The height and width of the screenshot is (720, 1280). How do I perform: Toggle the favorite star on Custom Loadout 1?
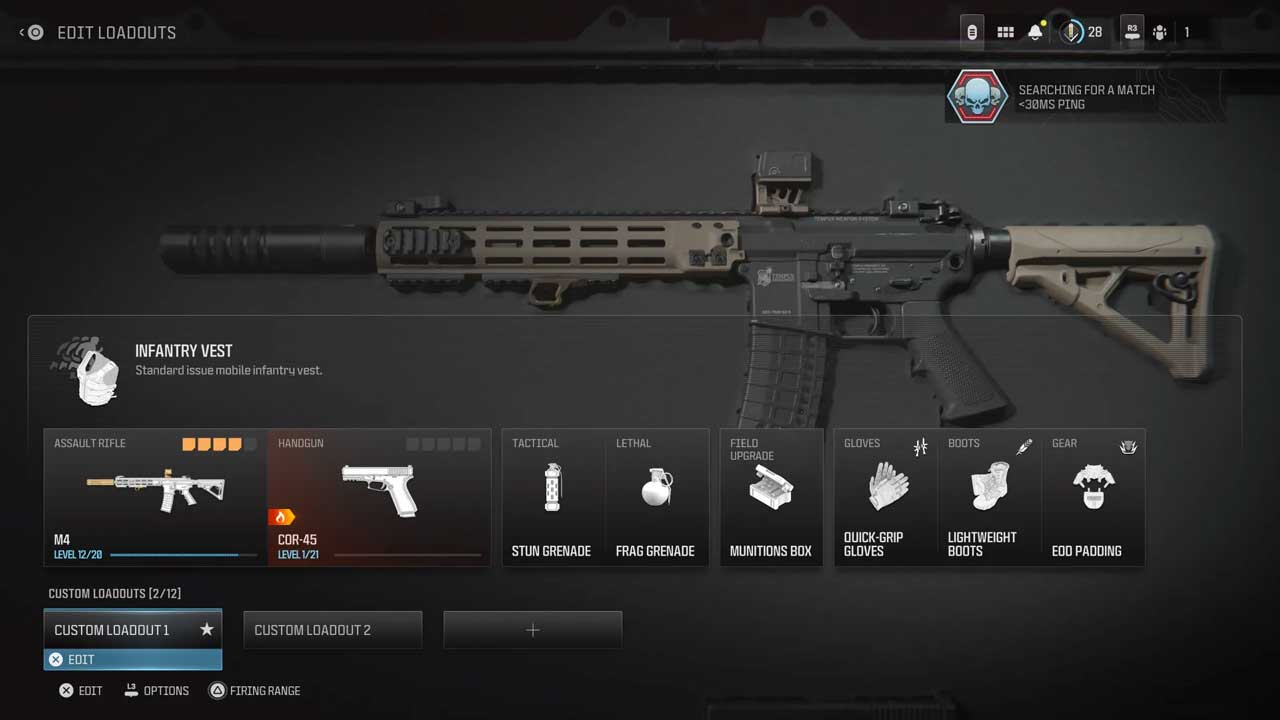tap(206, 630)
